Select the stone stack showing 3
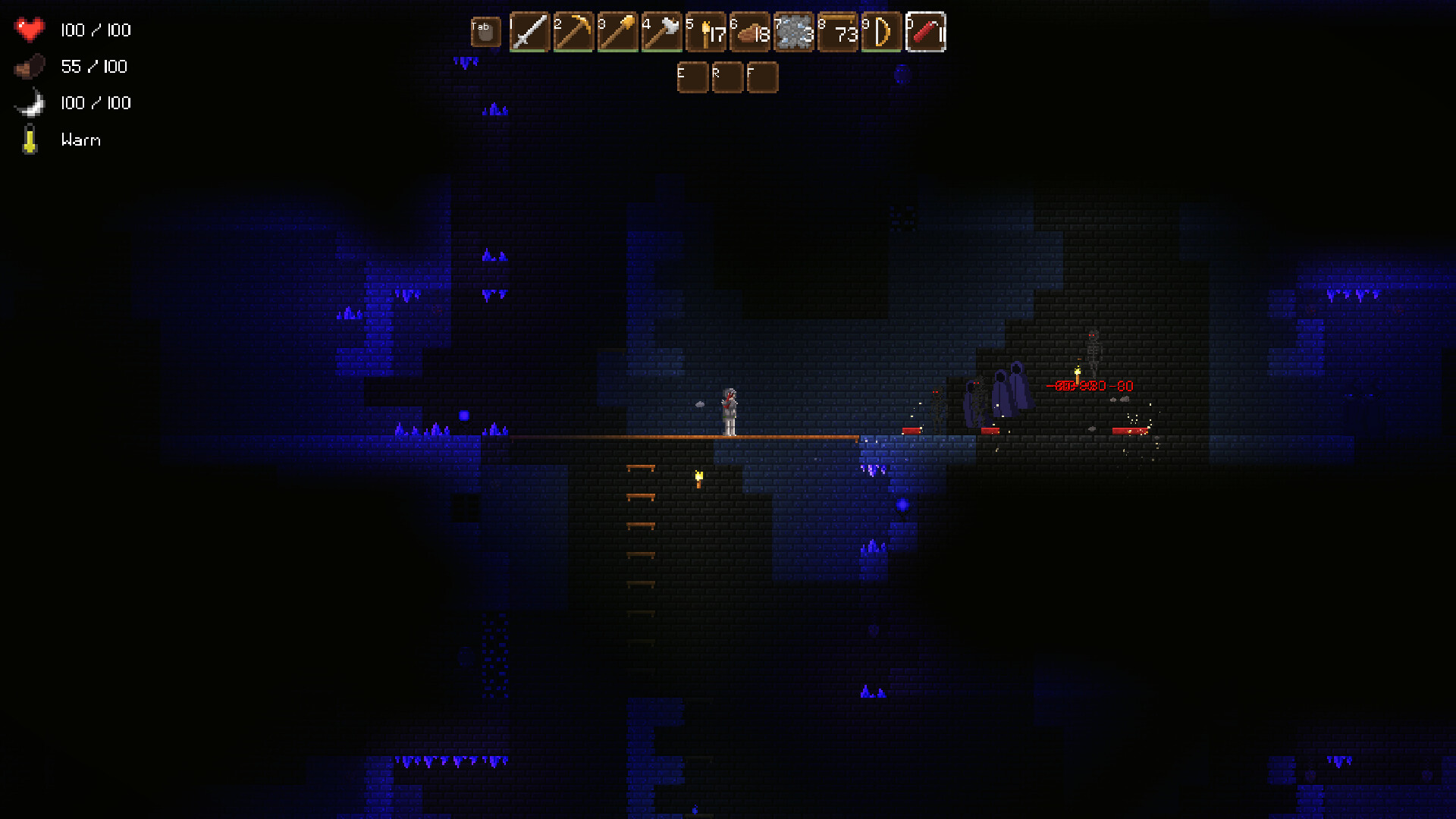Image resolution: width=1456 pixels, height=819 pixels. coord(794,32)
